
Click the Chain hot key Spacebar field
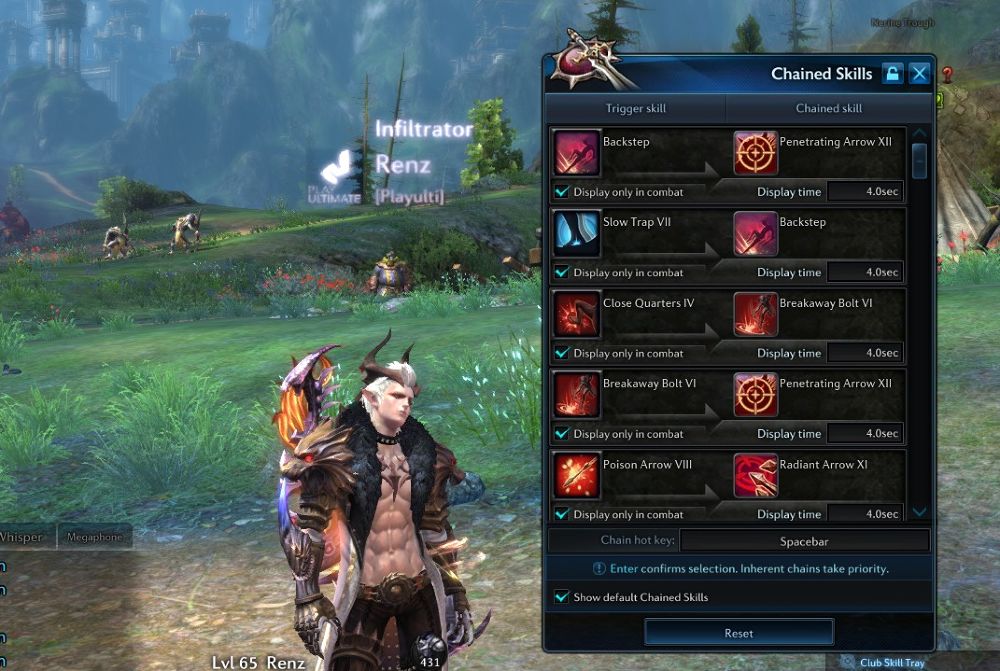(804, 541)
